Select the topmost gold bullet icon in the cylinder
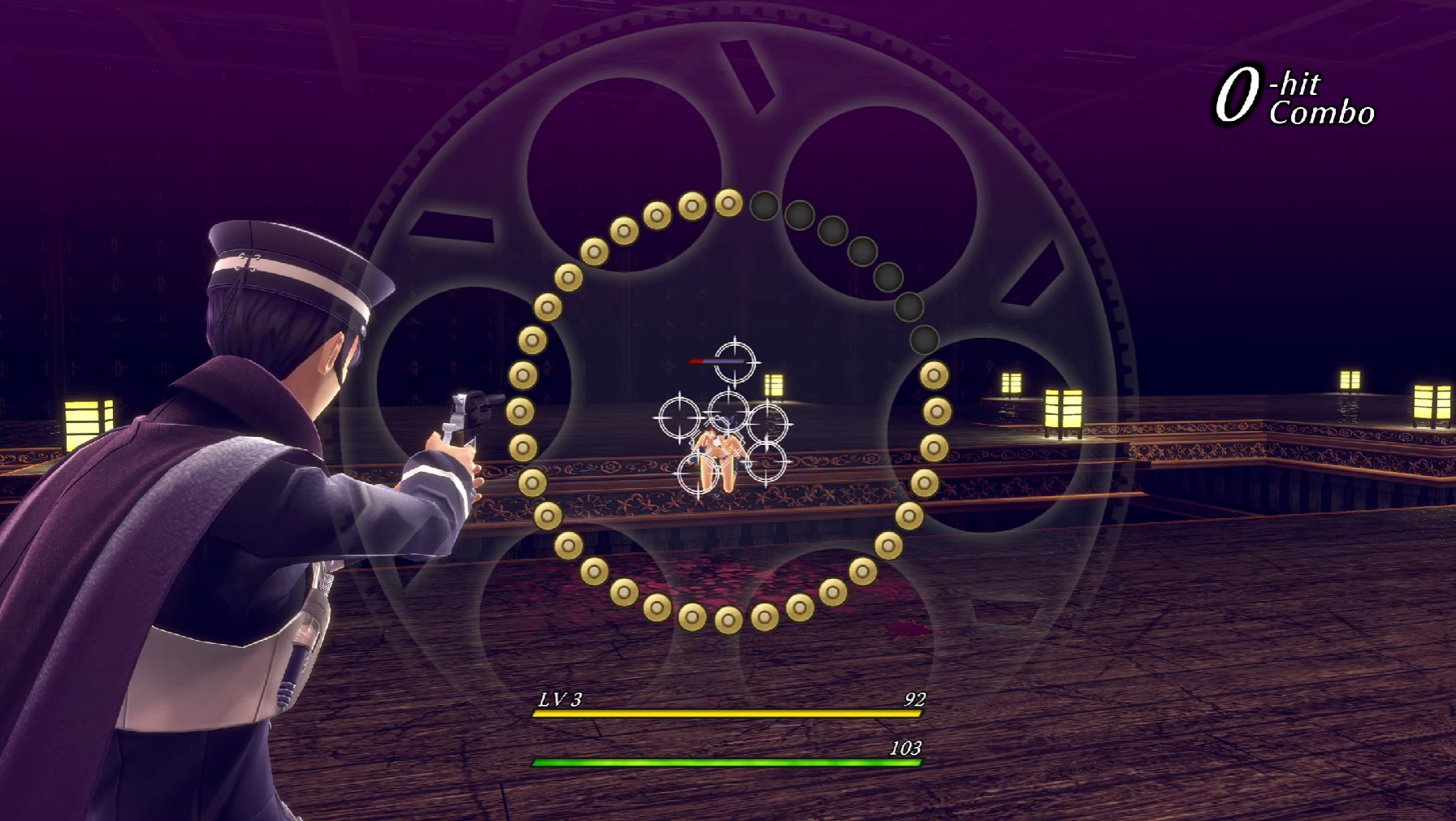The width and height of the screenshot is (1456, 821). pos(727,202)
